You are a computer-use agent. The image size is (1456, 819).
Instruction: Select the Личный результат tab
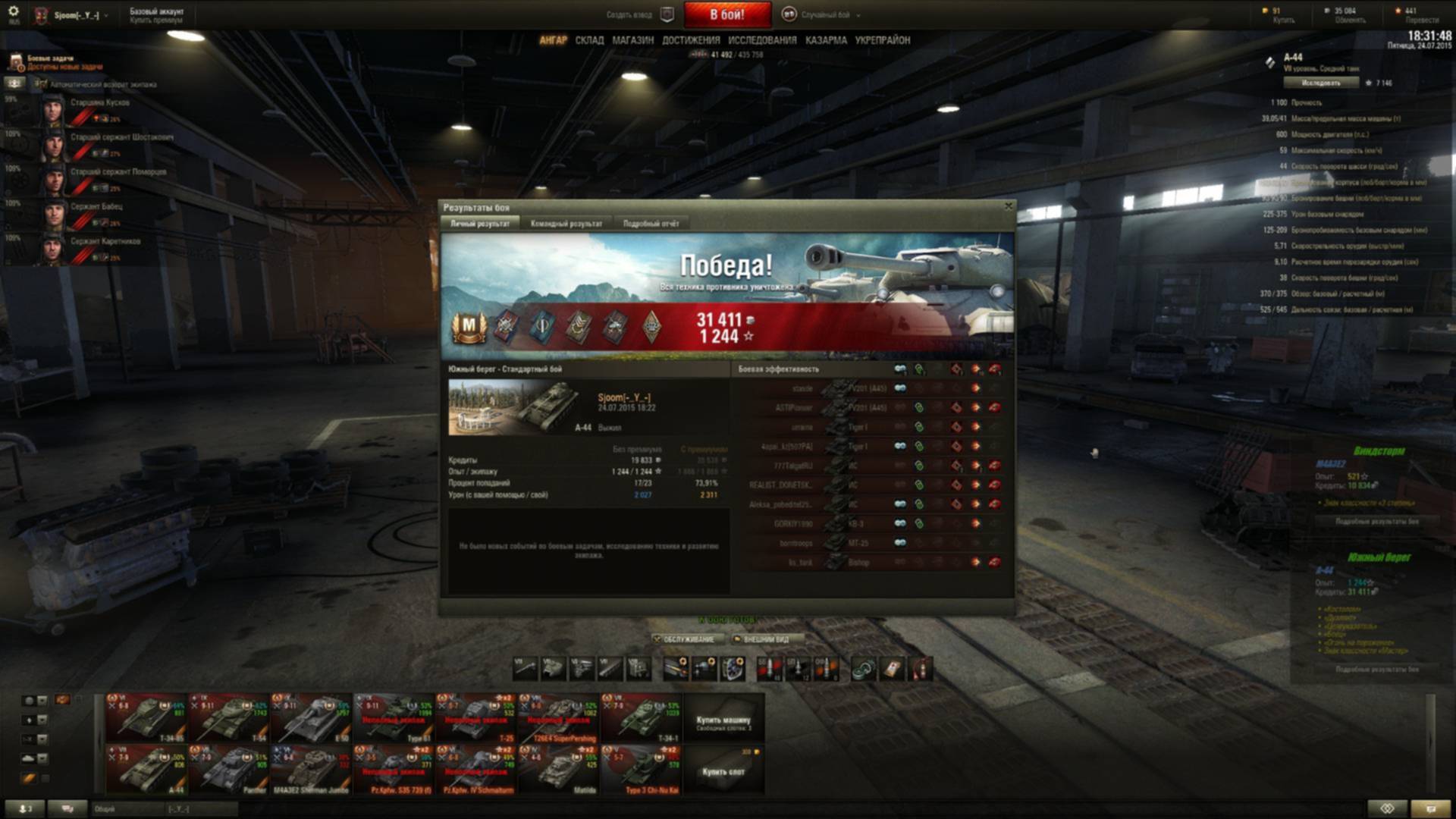(x=479, y=224)
